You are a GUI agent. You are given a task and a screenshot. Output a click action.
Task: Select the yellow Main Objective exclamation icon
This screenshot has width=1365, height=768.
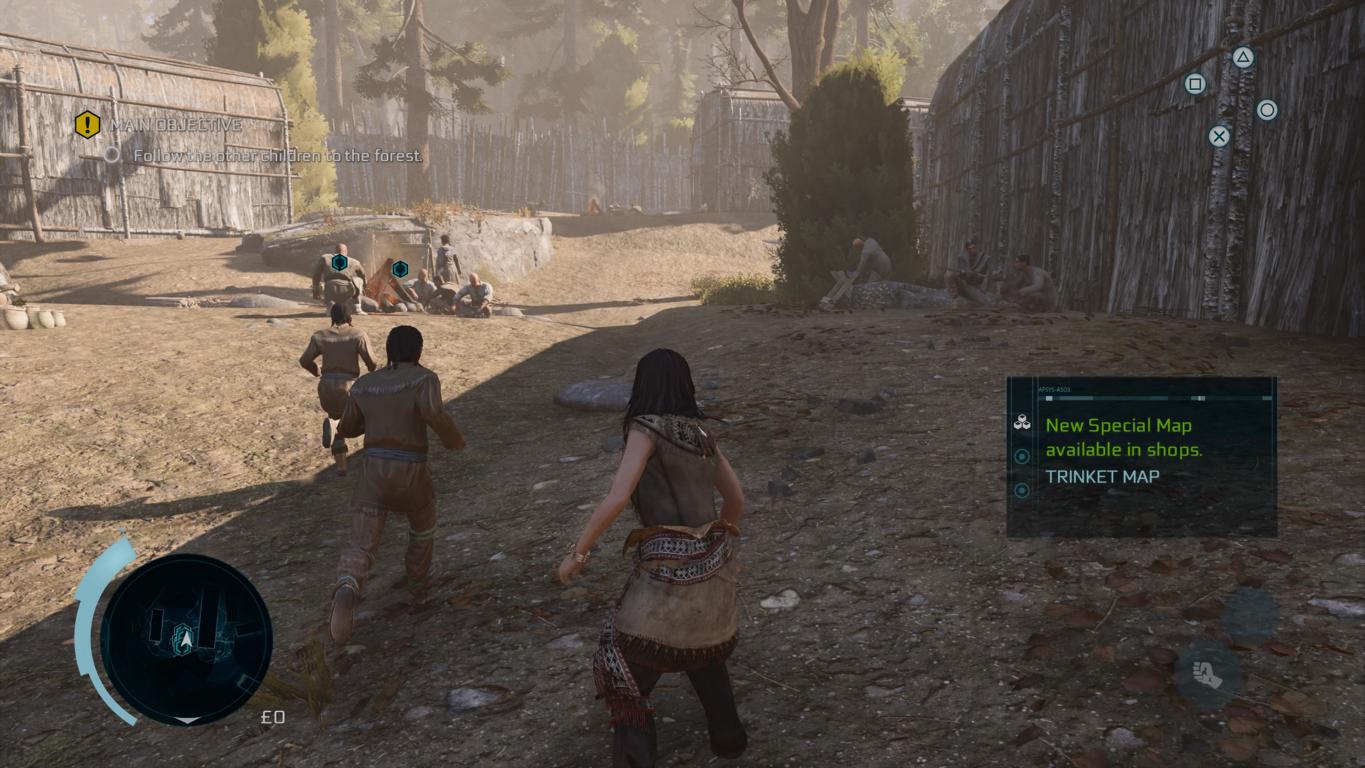point(87,125)
